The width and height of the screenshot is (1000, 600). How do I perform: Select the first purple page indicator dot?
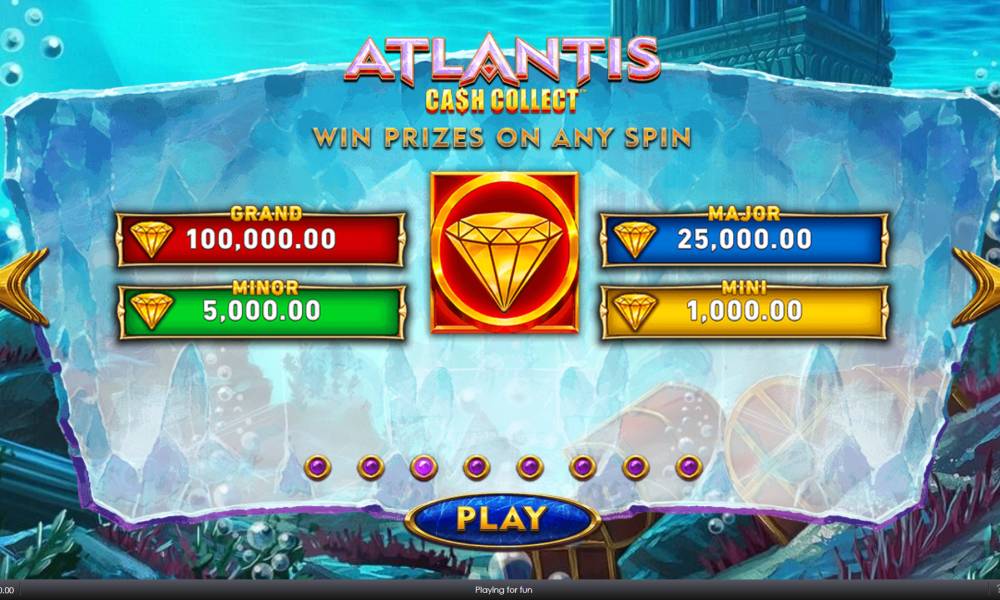point(318,466)
